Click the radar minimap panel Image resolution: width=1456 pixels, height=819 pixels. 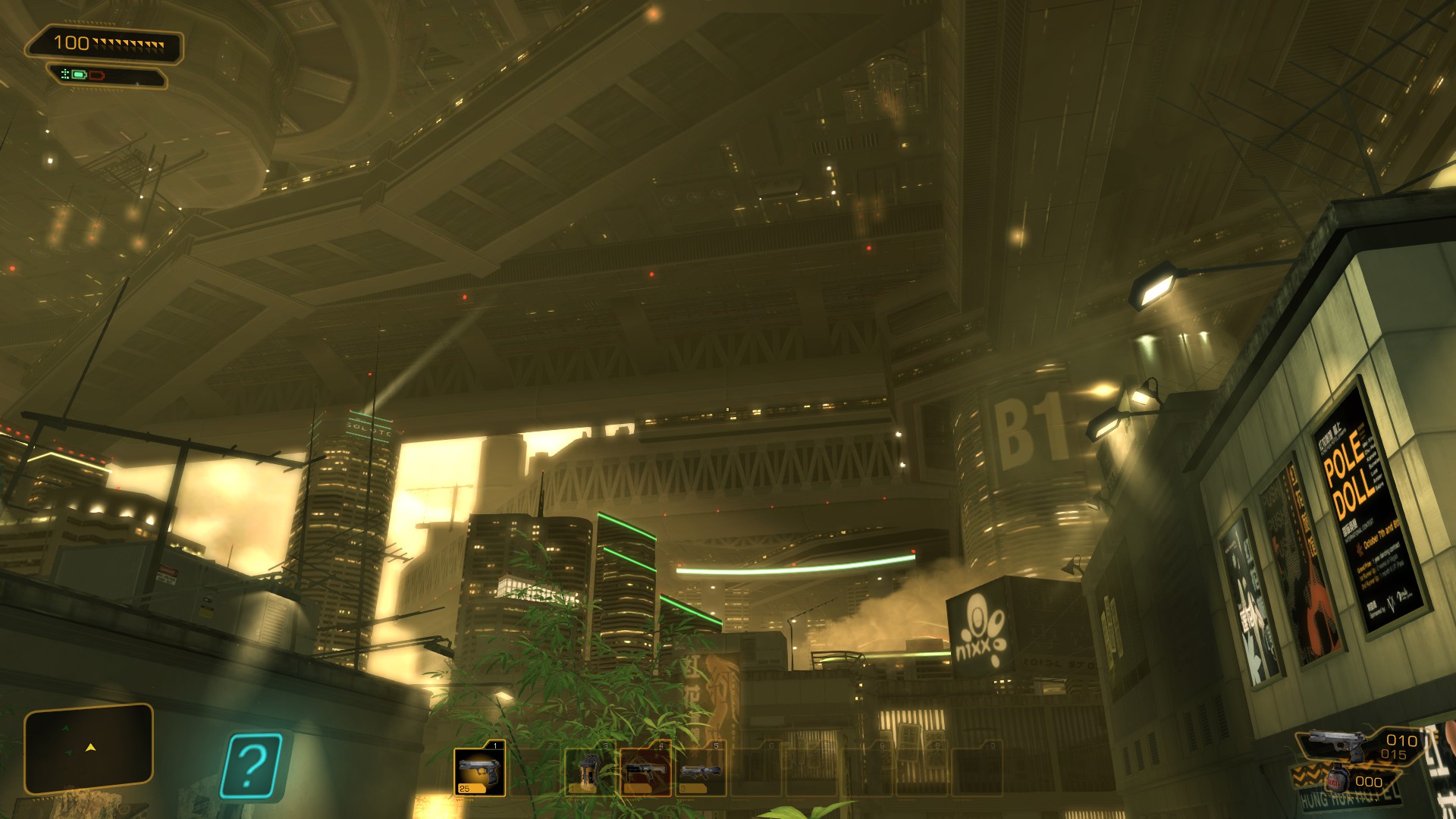click(x=89, y=748)
